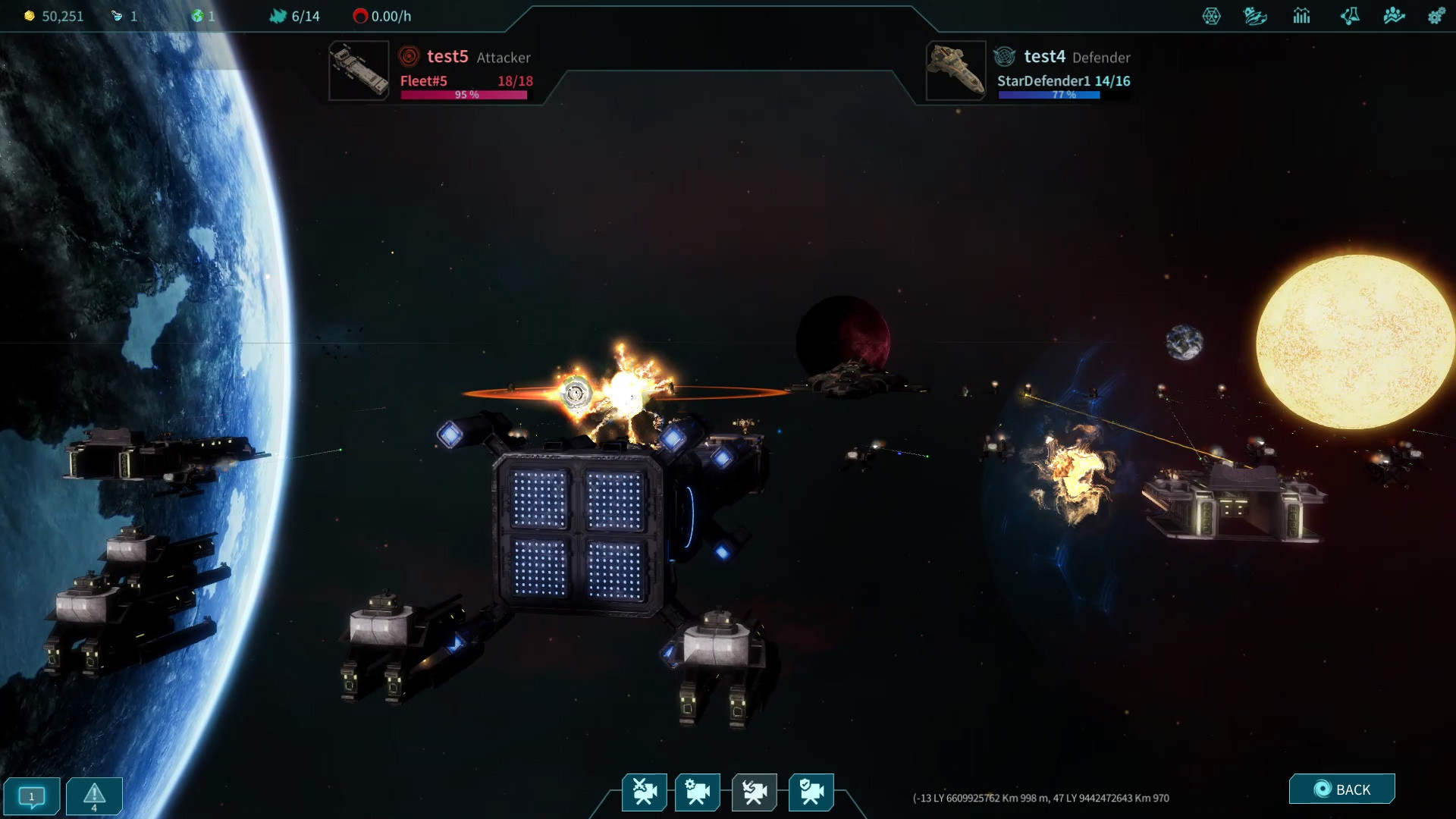Select the attacker Fleet#5 ship portrait
Viewport: 1456px width, 819px height.
pyautogui.click(x=359, y=71)
